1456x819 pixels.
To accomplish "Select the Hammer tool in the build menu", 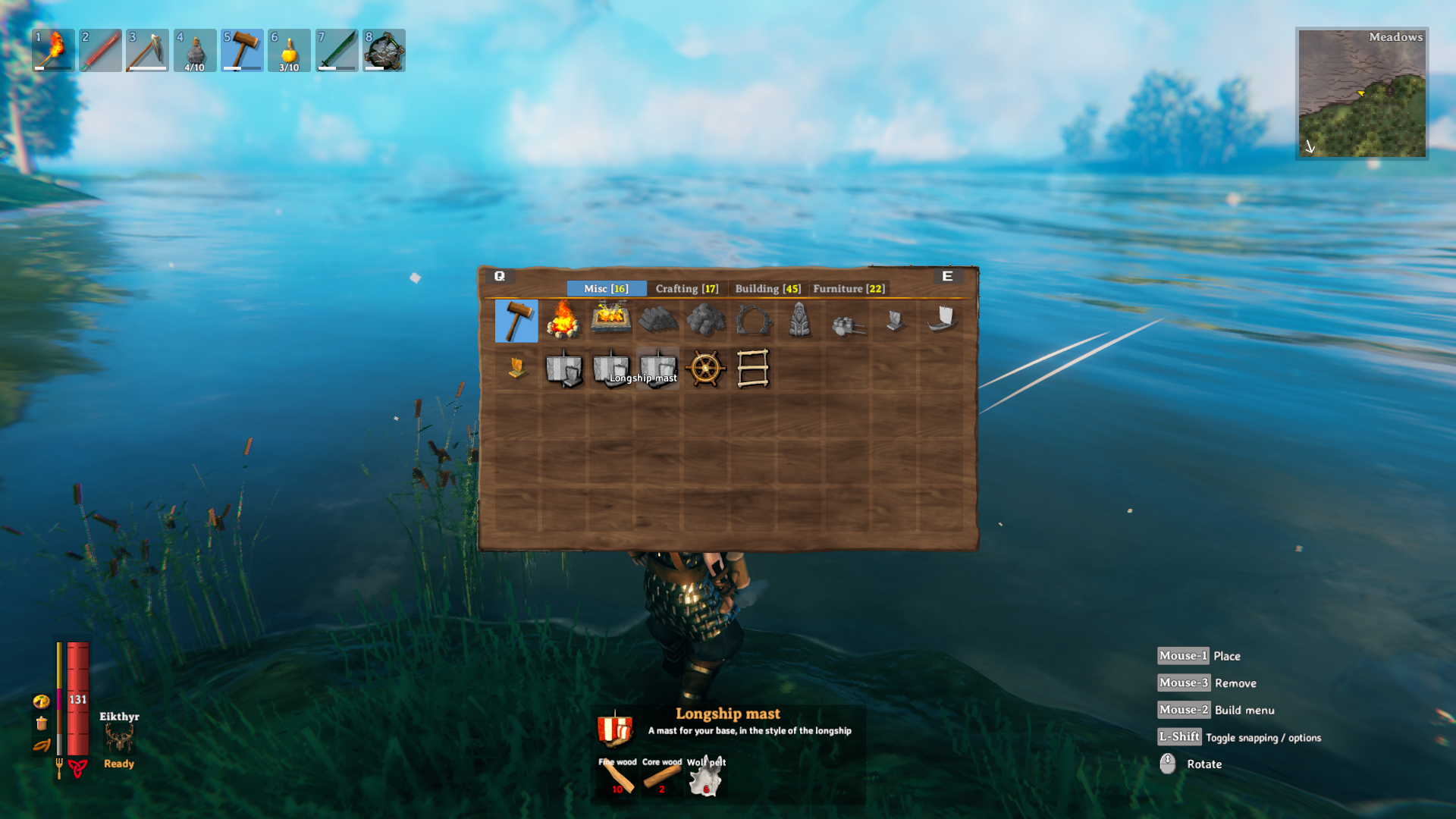I will [x=516, y=321].
